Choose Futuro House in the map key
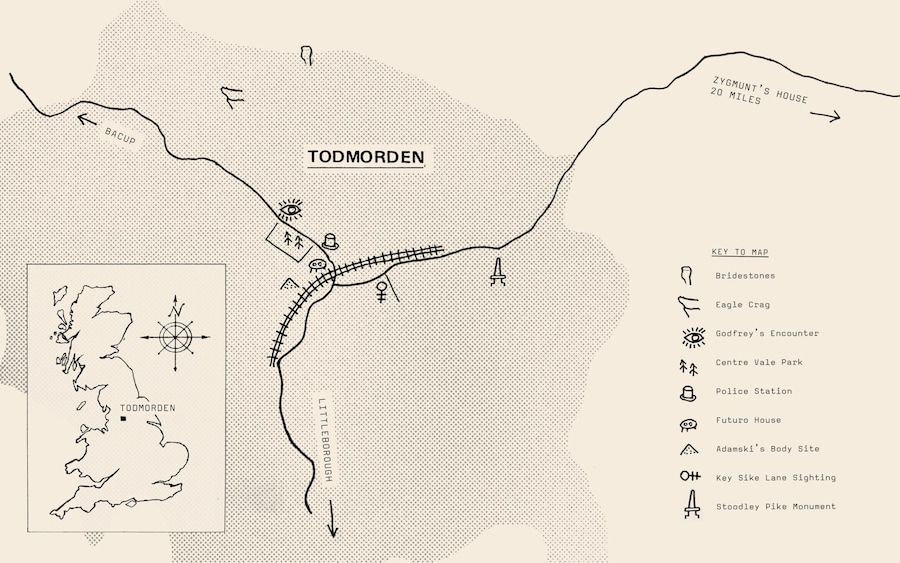 point(749,420)
